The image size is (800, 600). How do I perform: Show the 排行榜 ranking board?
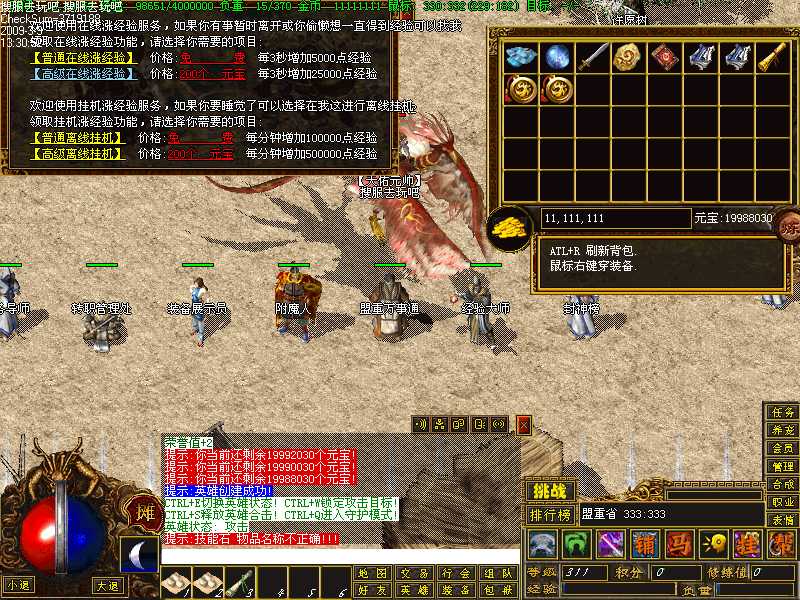pyautogui.click(x=551, y=515)
